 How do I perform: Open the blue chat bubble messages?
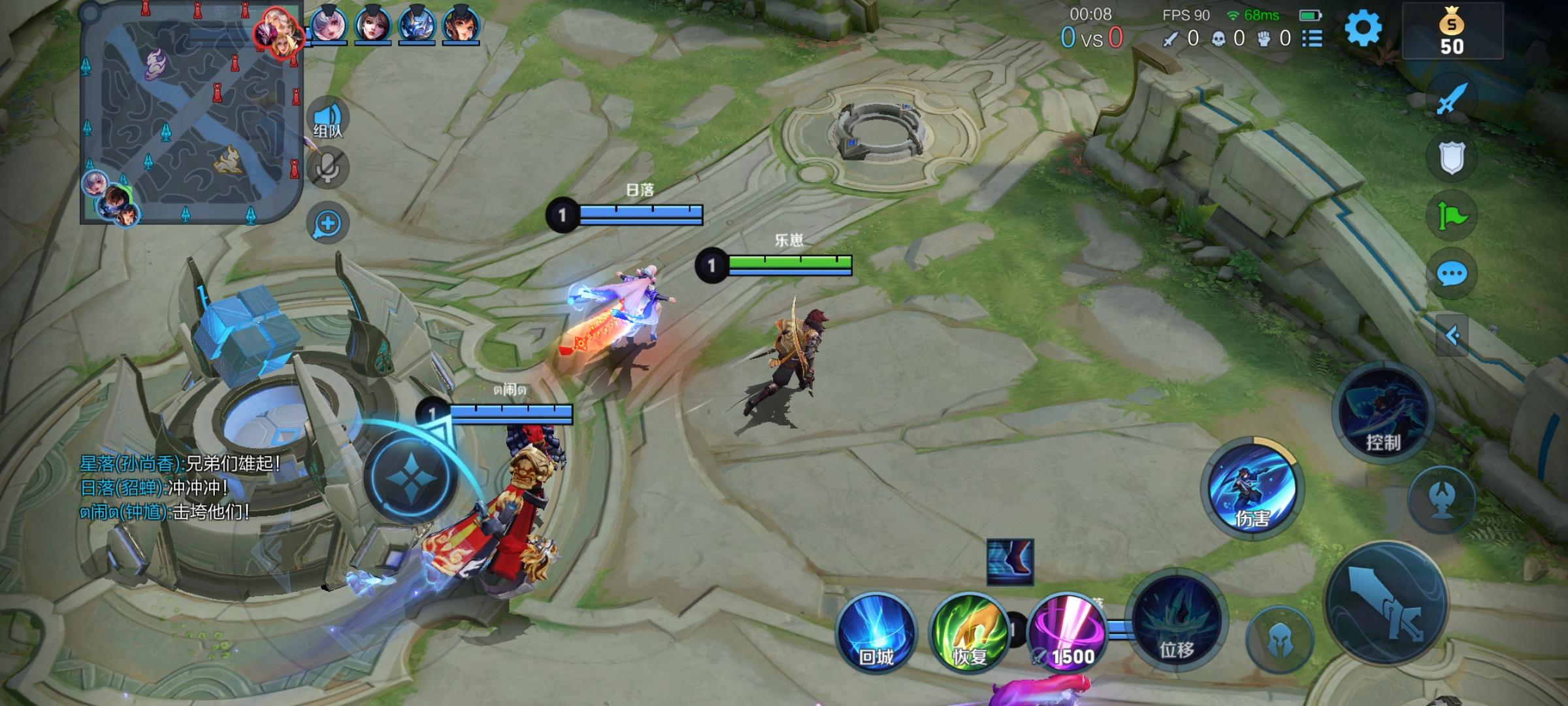(1452, 273)
